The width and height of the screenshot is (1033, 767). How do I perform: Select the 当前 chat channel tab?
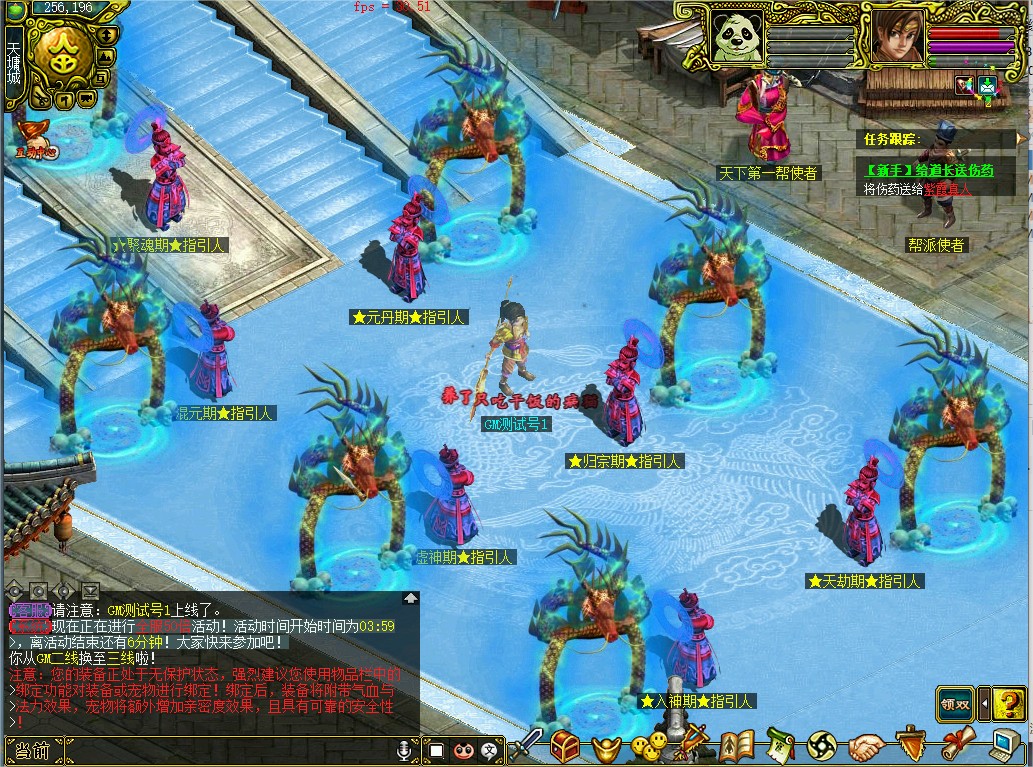(34, 749)
